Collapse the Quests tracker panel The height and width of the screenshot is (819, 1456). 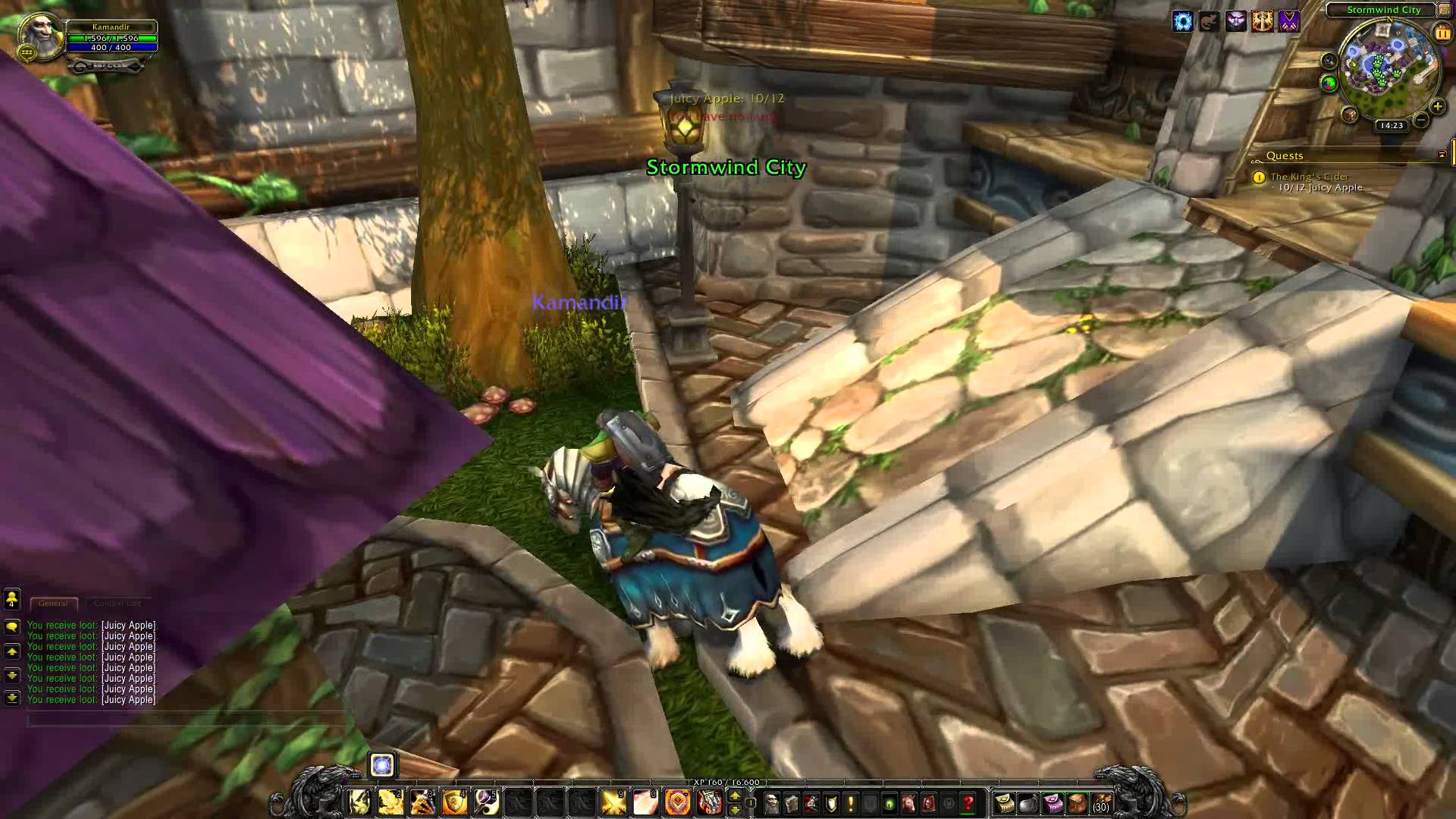click(x=1442, y=155)
